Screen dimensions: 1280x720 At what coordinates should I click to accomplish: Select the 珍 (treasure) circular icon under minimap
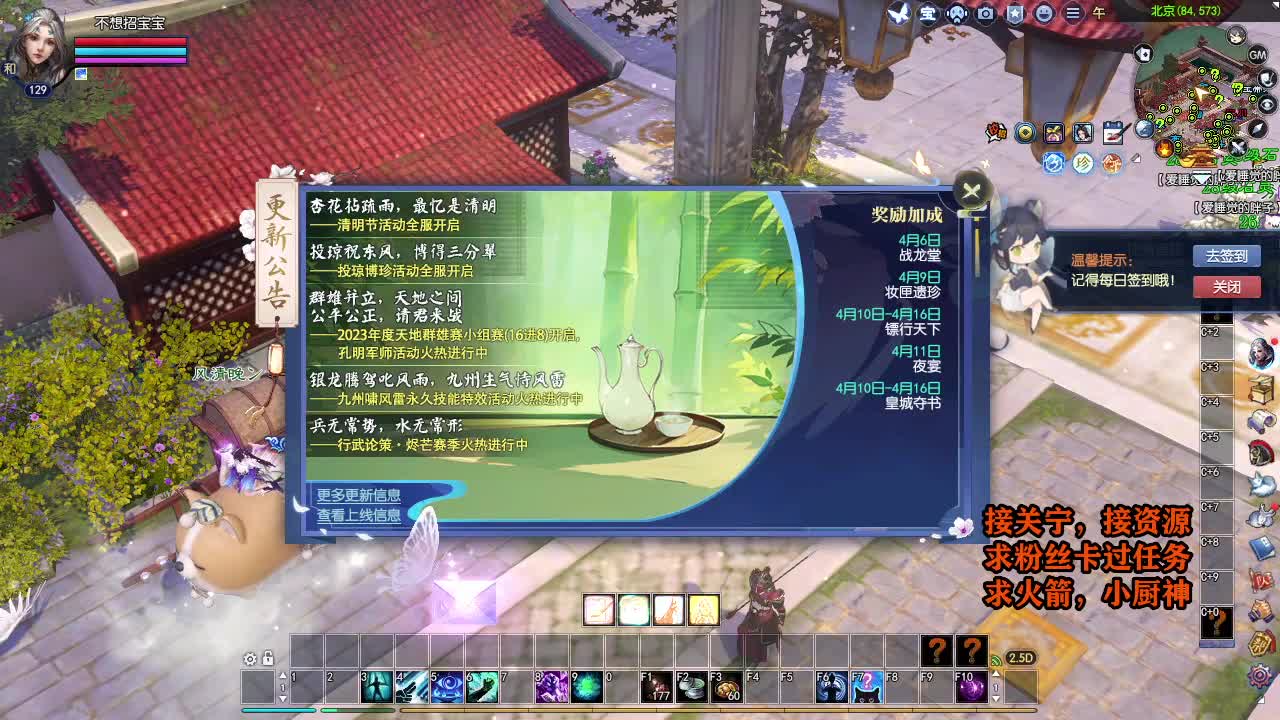[1082, 163]
